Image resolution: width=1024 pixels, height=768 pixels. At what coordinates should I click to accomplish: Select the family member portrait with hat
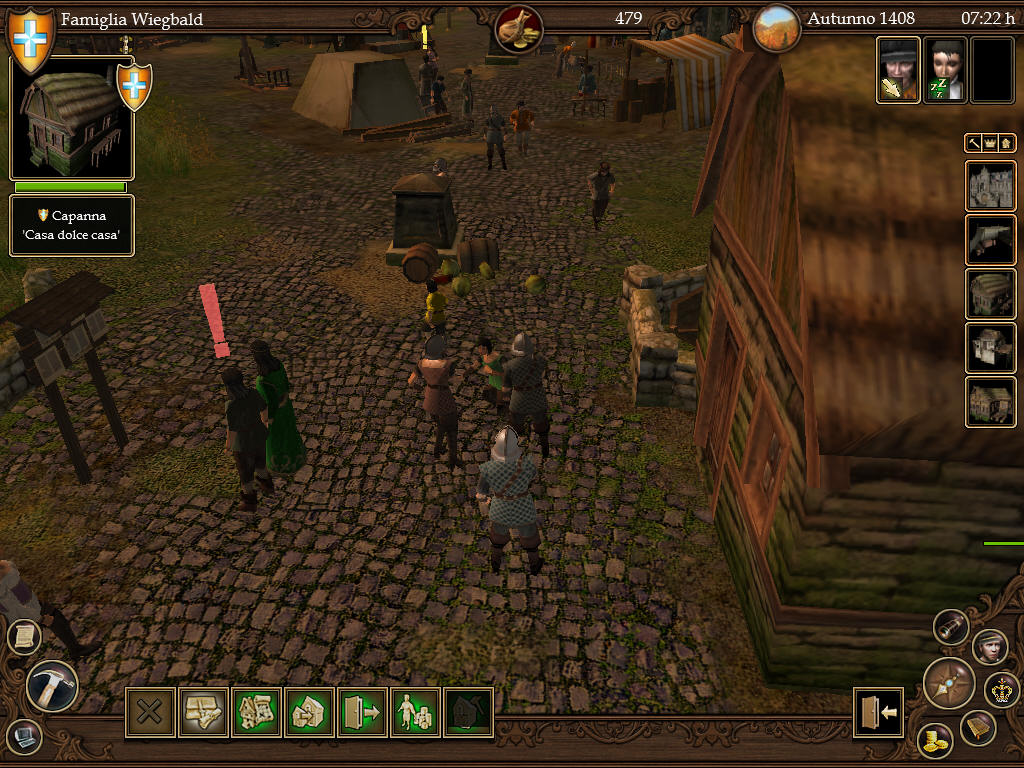(x=898, y=70)
